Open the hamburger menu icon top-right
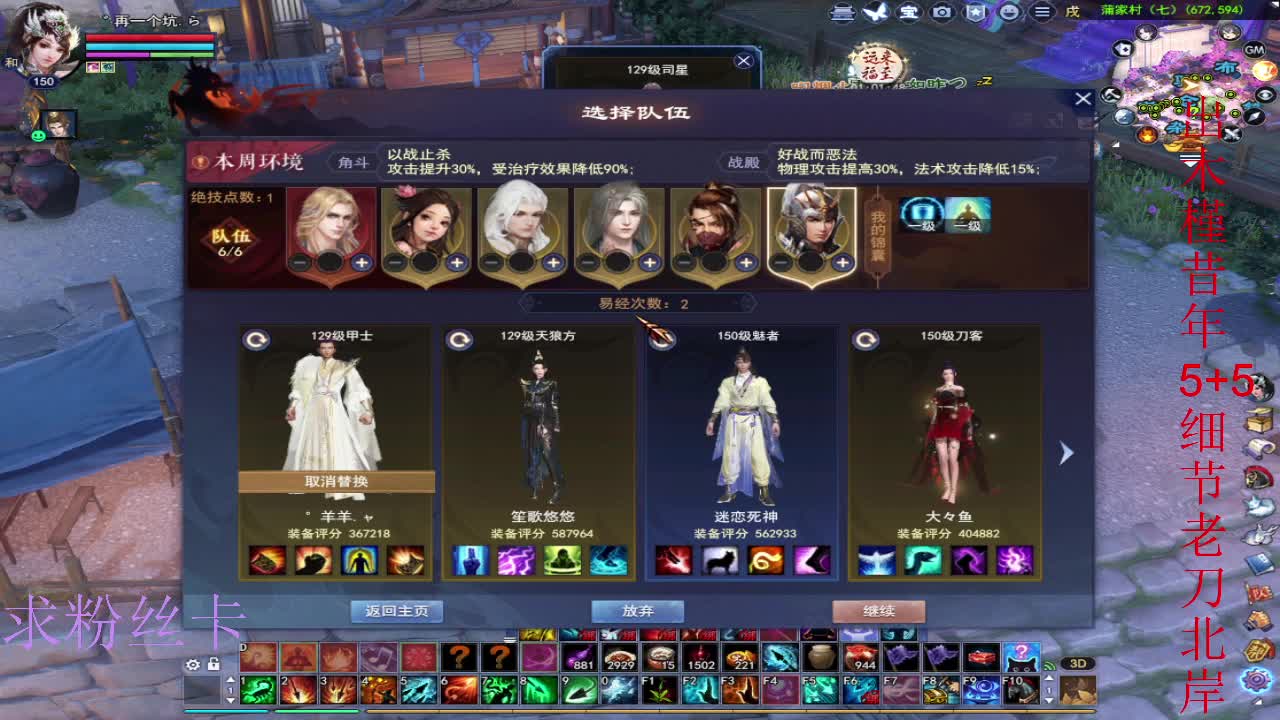This screenshot has height=720, width=1280. point(1042,12)
